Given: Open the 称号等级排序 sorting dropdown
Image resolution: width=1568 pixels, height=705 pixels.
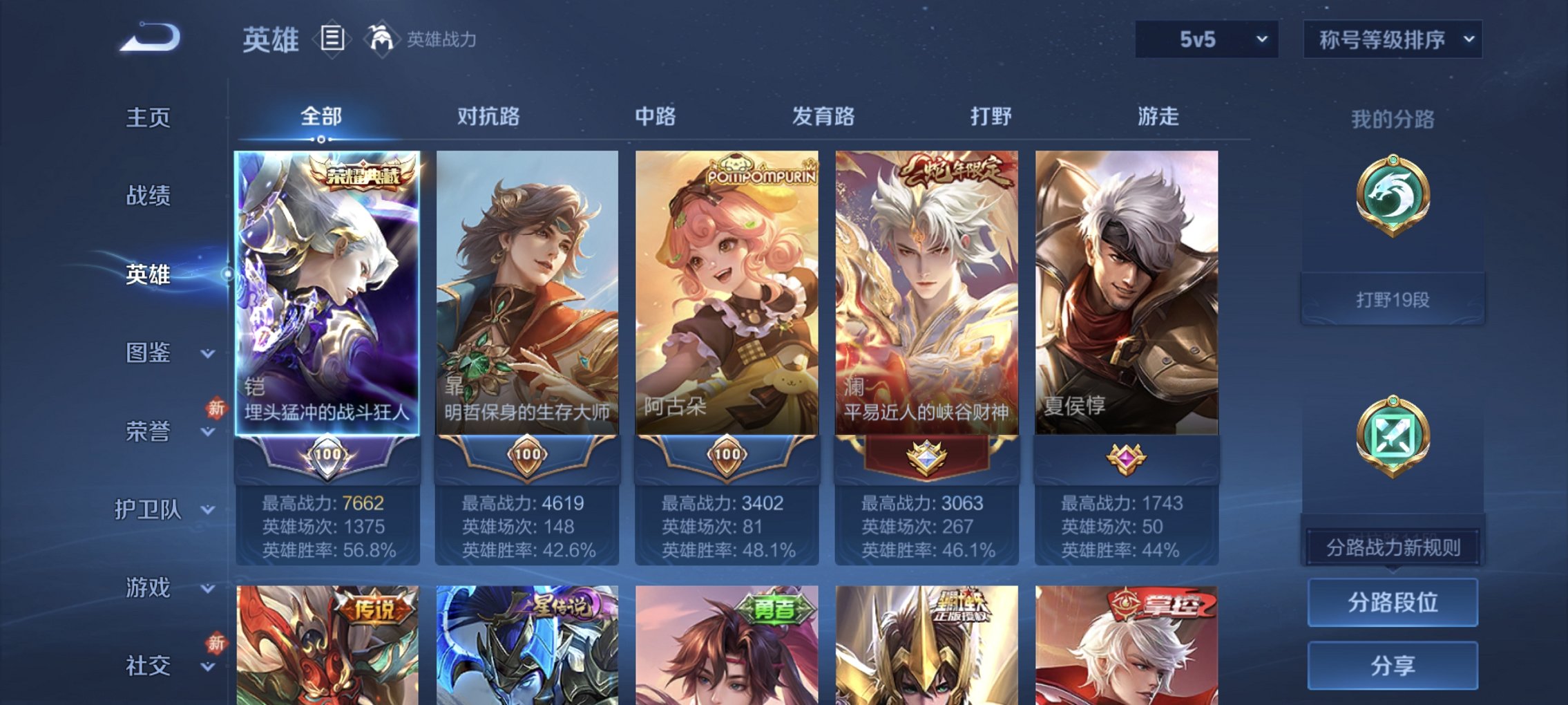Looking at the screenshot, I should point(1402,39).
